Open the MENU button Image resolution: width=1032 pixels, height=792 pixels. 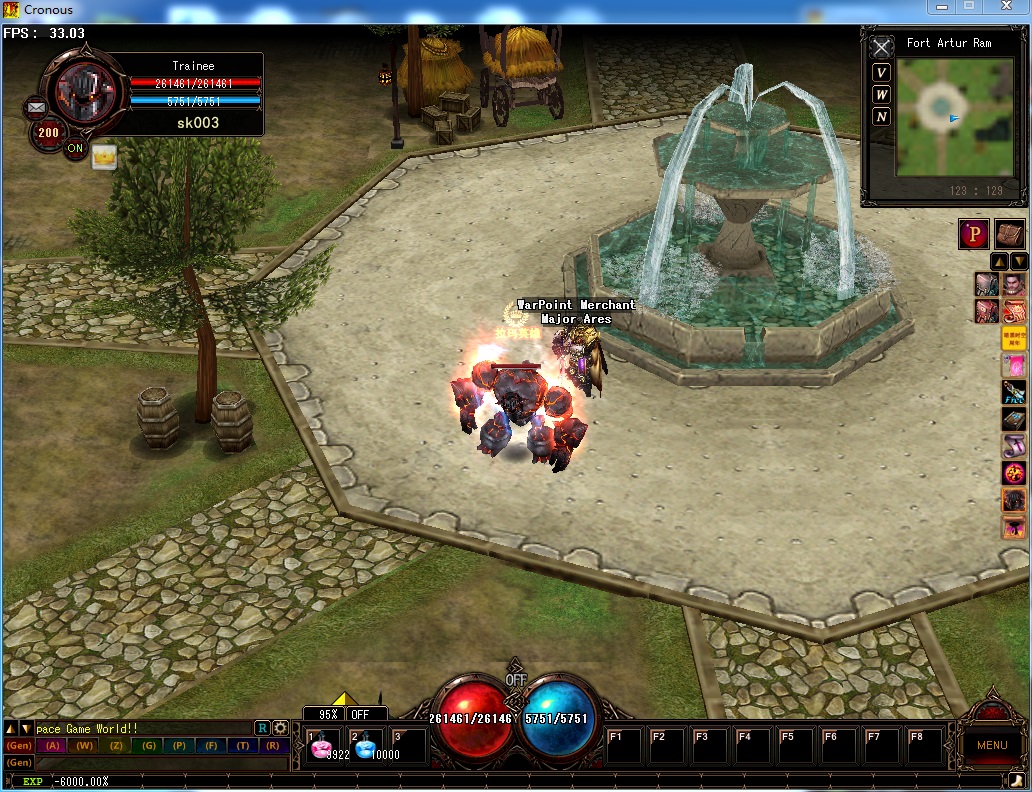(x=992, y=744)
